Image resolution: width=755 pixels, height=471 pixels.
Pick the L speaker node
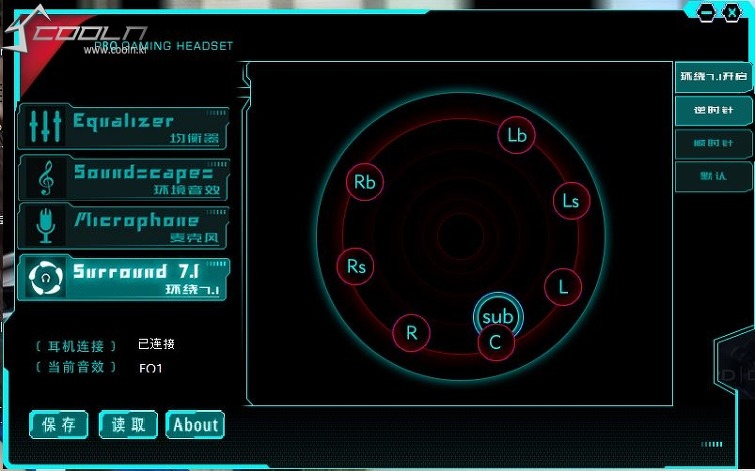(563, 287)
